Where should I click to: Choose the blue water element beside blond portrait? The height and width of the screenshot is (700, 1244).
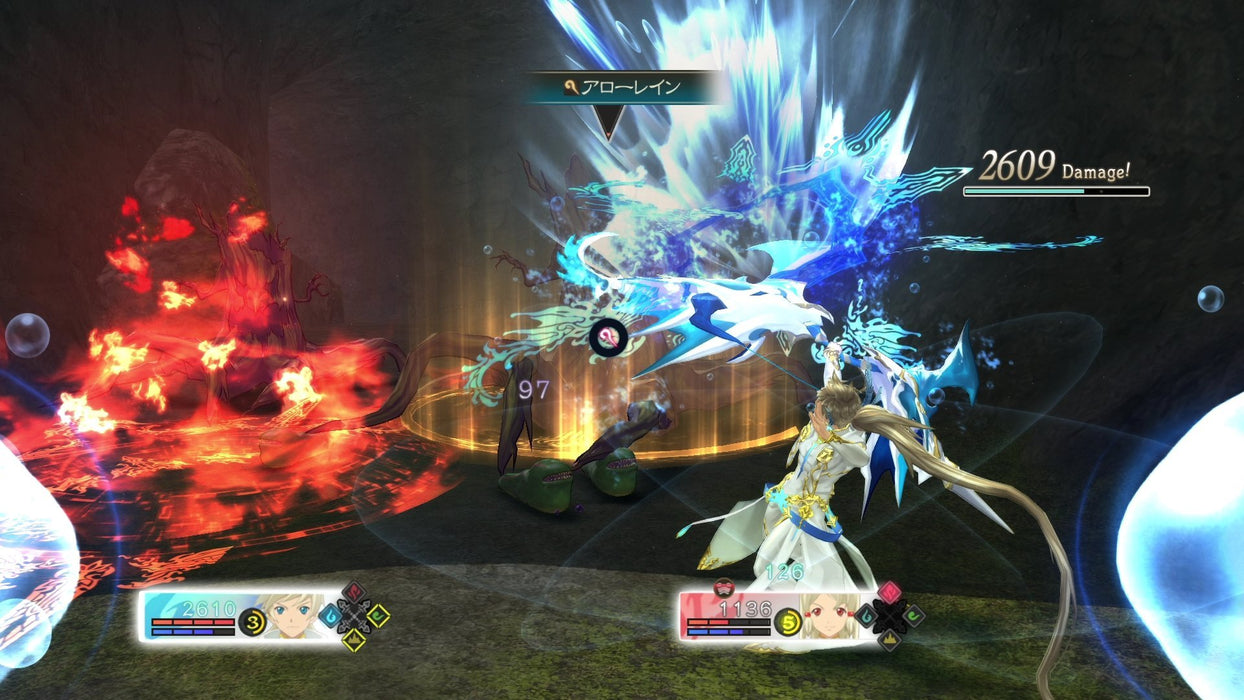[332, 616]
